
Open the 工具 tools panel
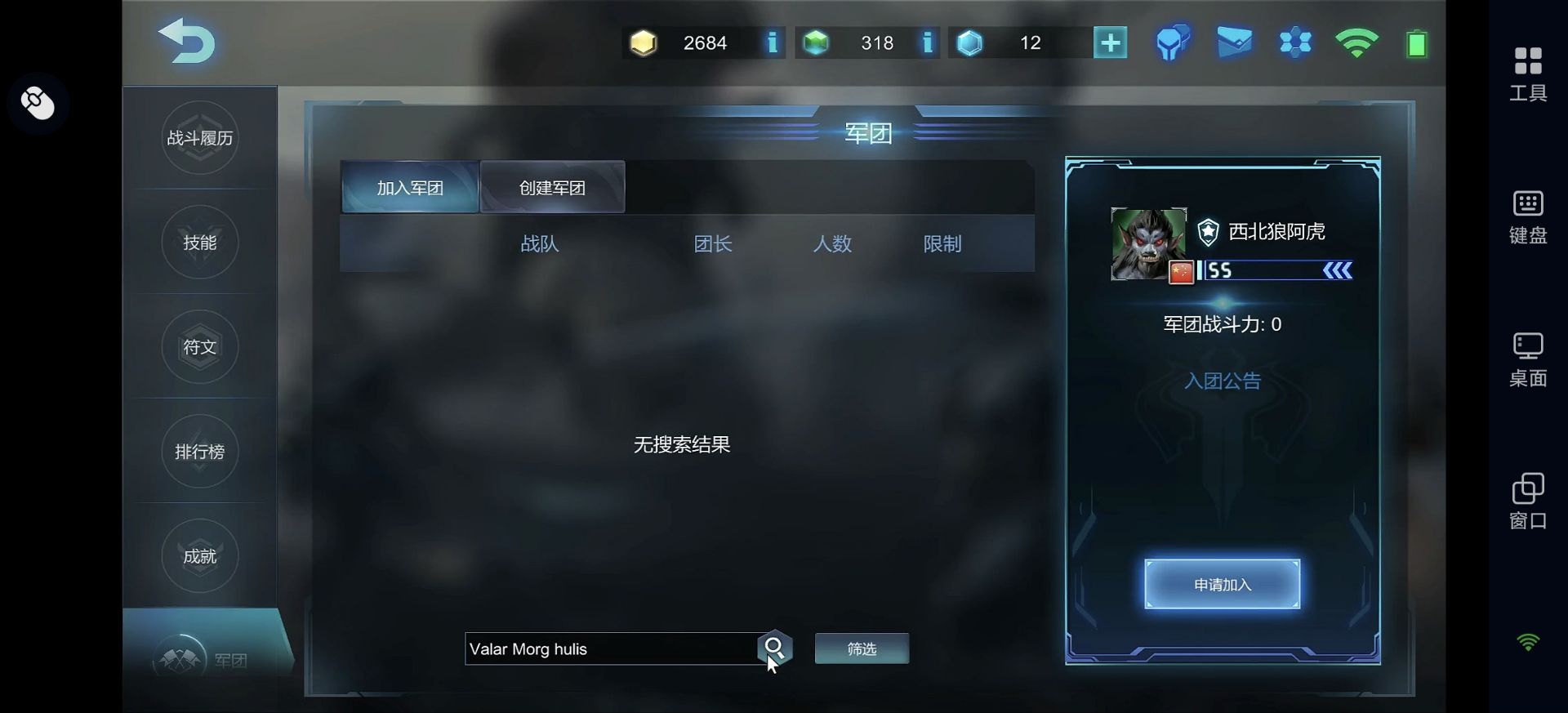coord(1527,74)
